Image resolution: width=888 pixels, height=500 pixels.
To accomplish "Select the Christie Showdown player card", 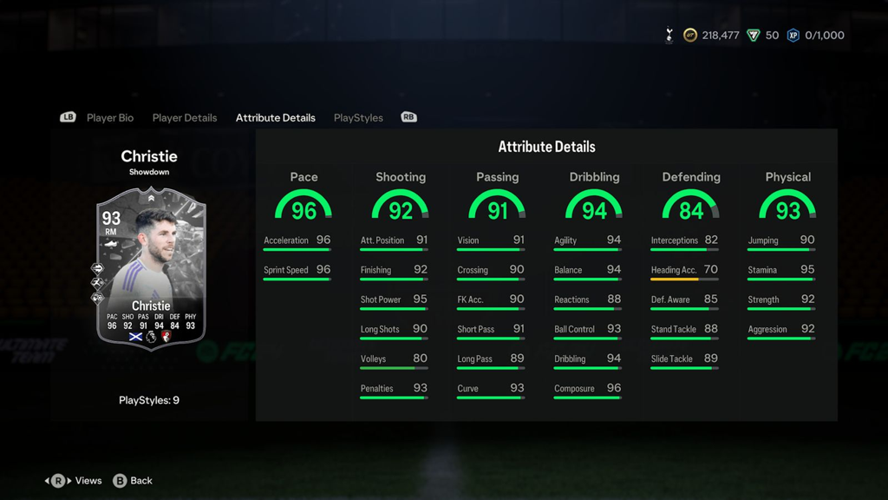I will click(x=150, y=268).
